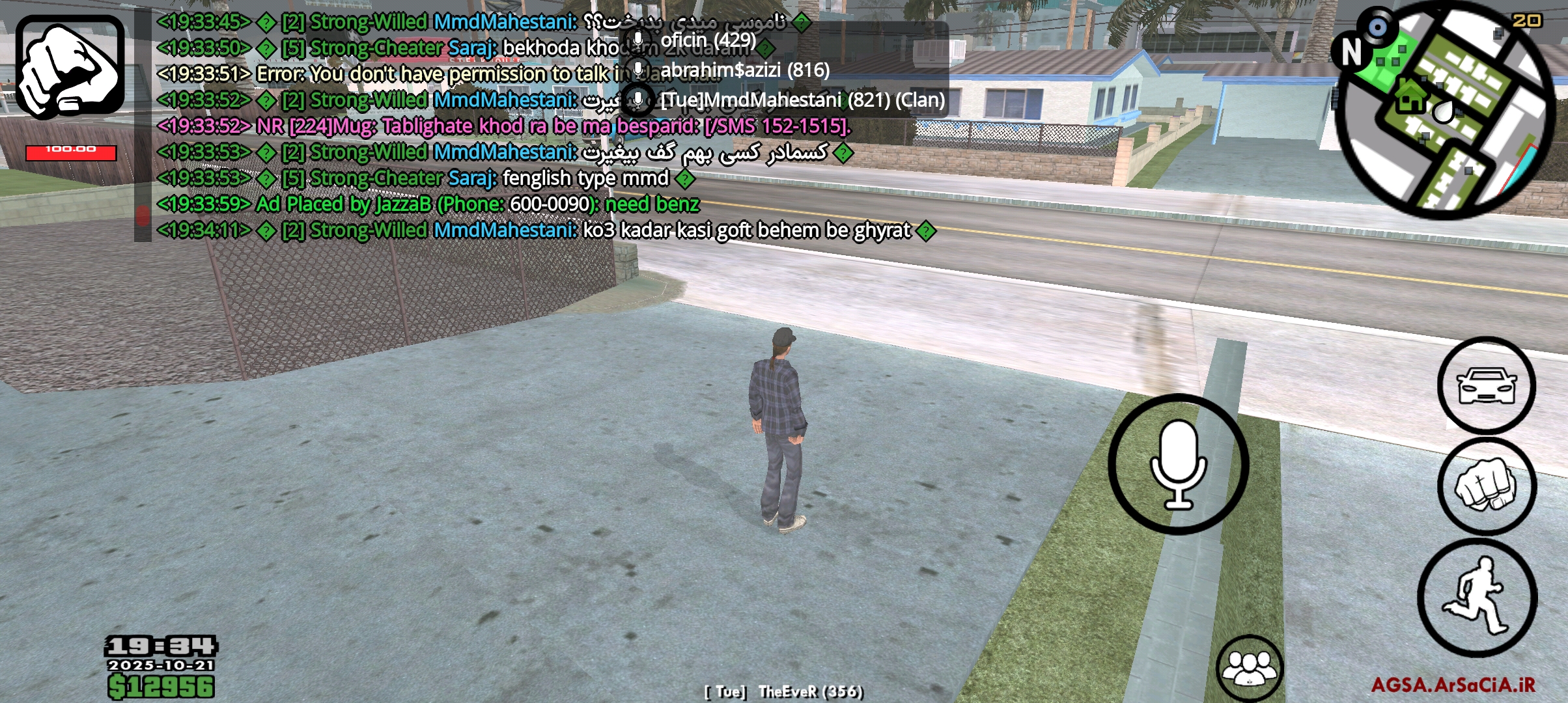
Task: Click the green house marker on minimap
Action: tap(1410, 96)
